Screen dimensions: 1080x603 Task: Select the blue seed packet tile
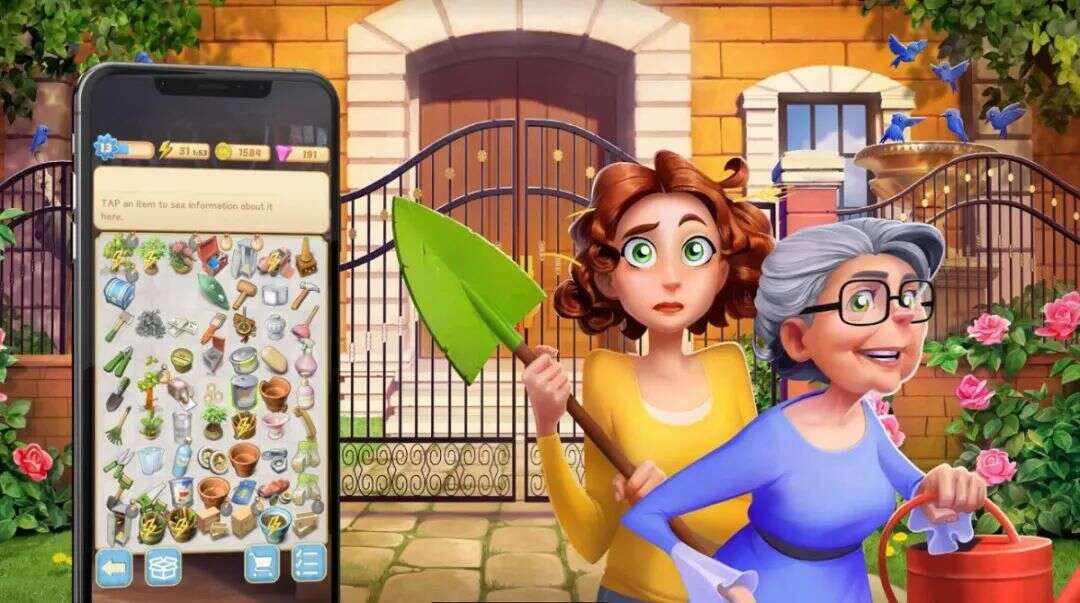(244, 492)
